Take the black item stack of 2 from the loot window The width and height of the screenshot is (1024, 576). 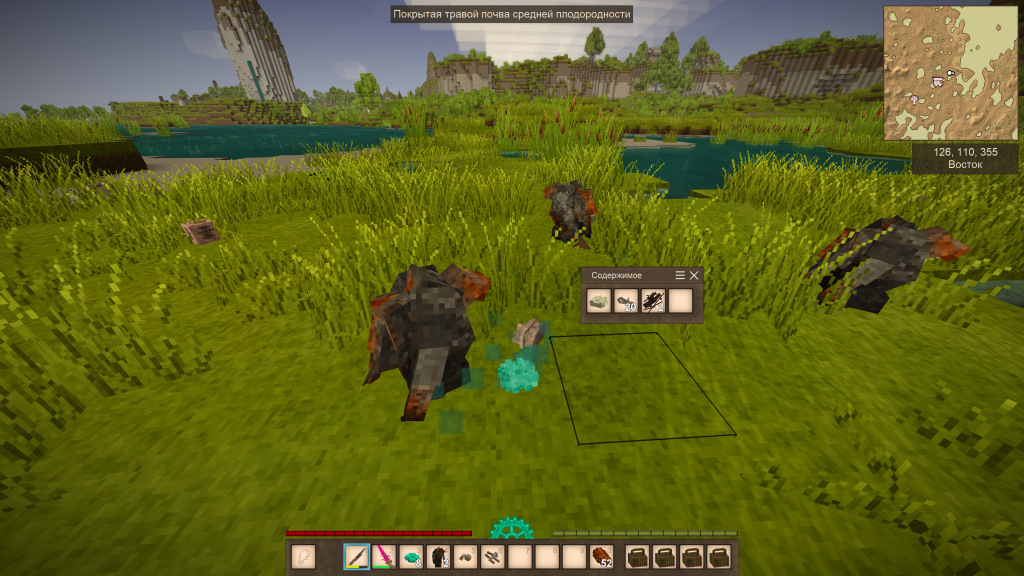point(653,301)
